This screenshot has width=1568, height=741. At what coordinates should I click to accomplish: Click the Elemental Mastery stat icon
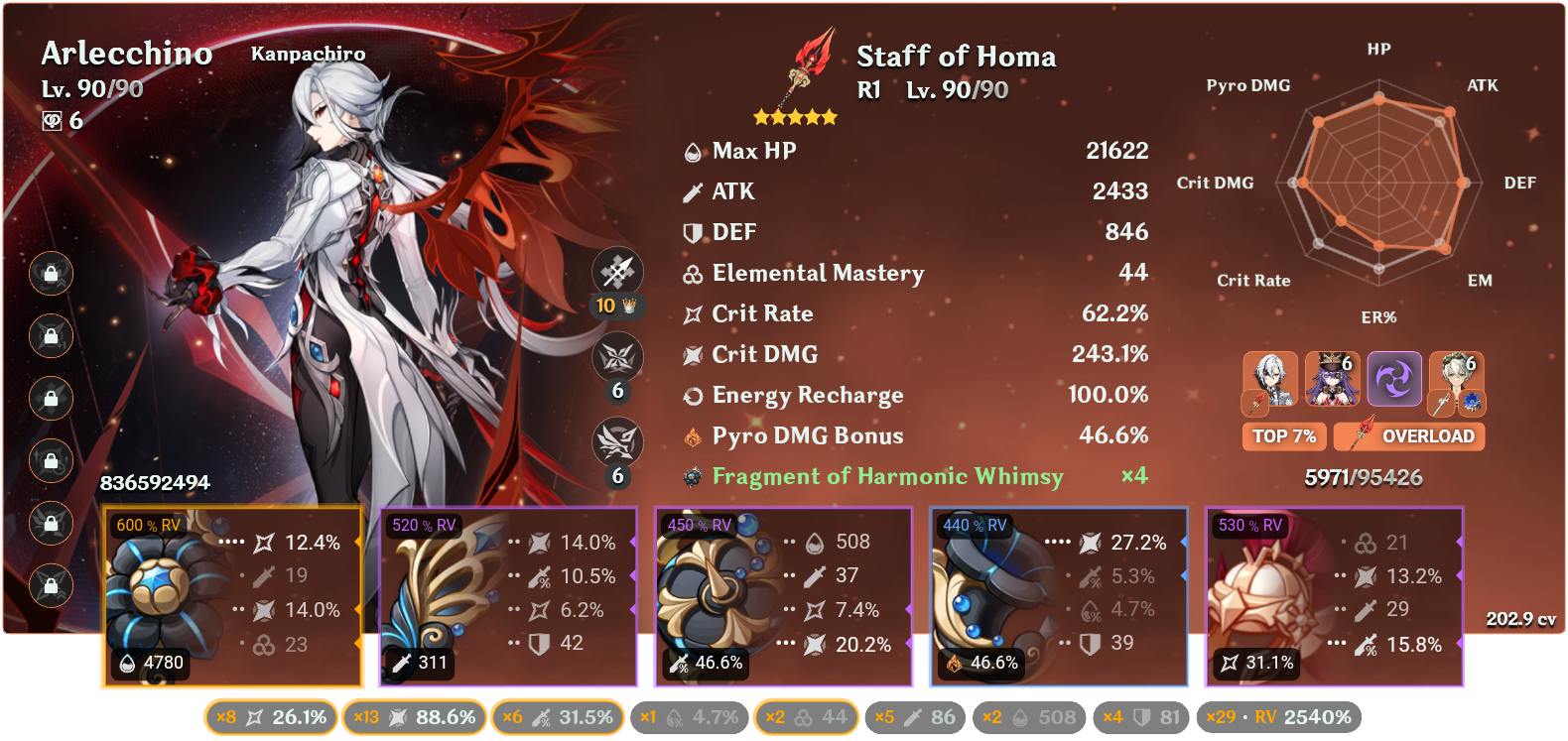pos(693,273)
